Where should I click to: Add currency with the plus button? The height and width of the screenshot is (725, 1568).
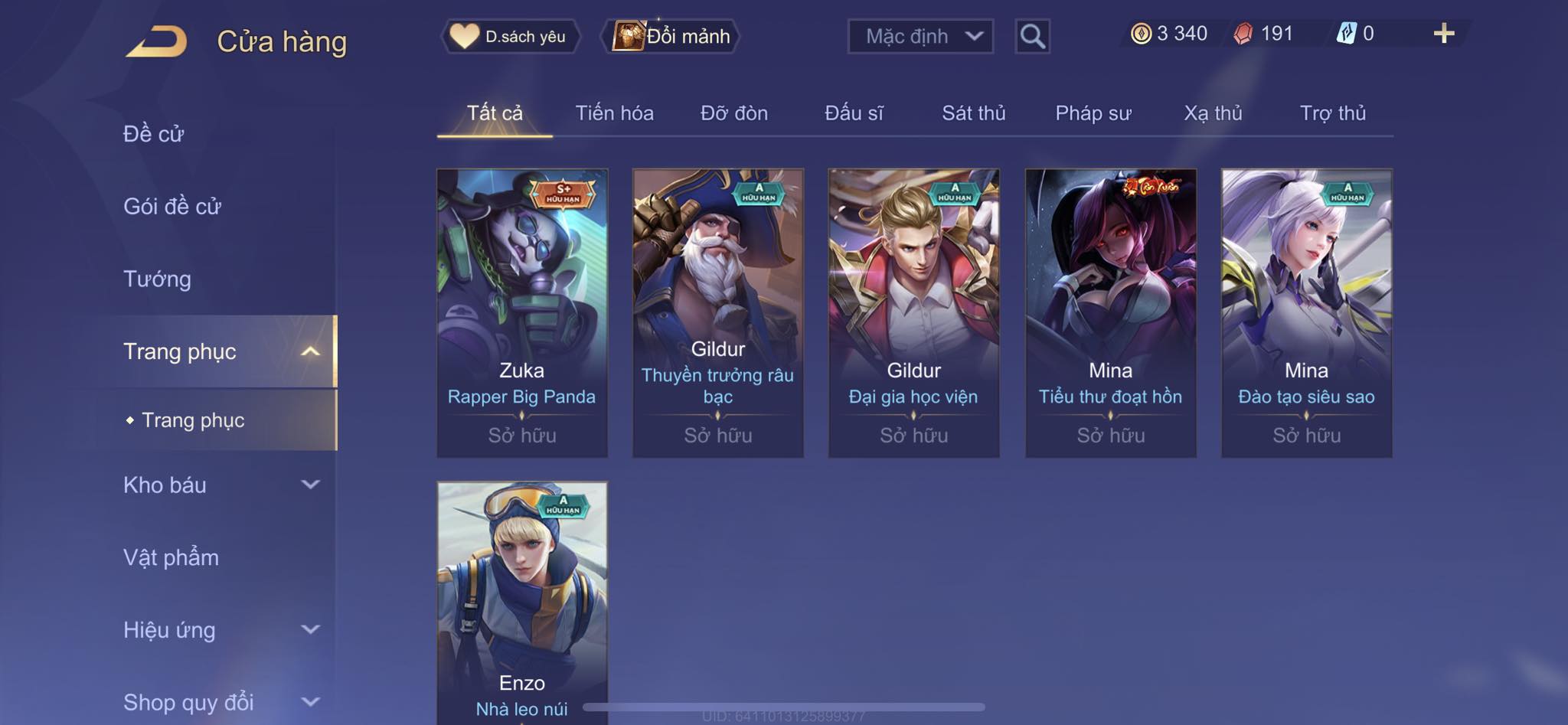tap(1443, 34)
